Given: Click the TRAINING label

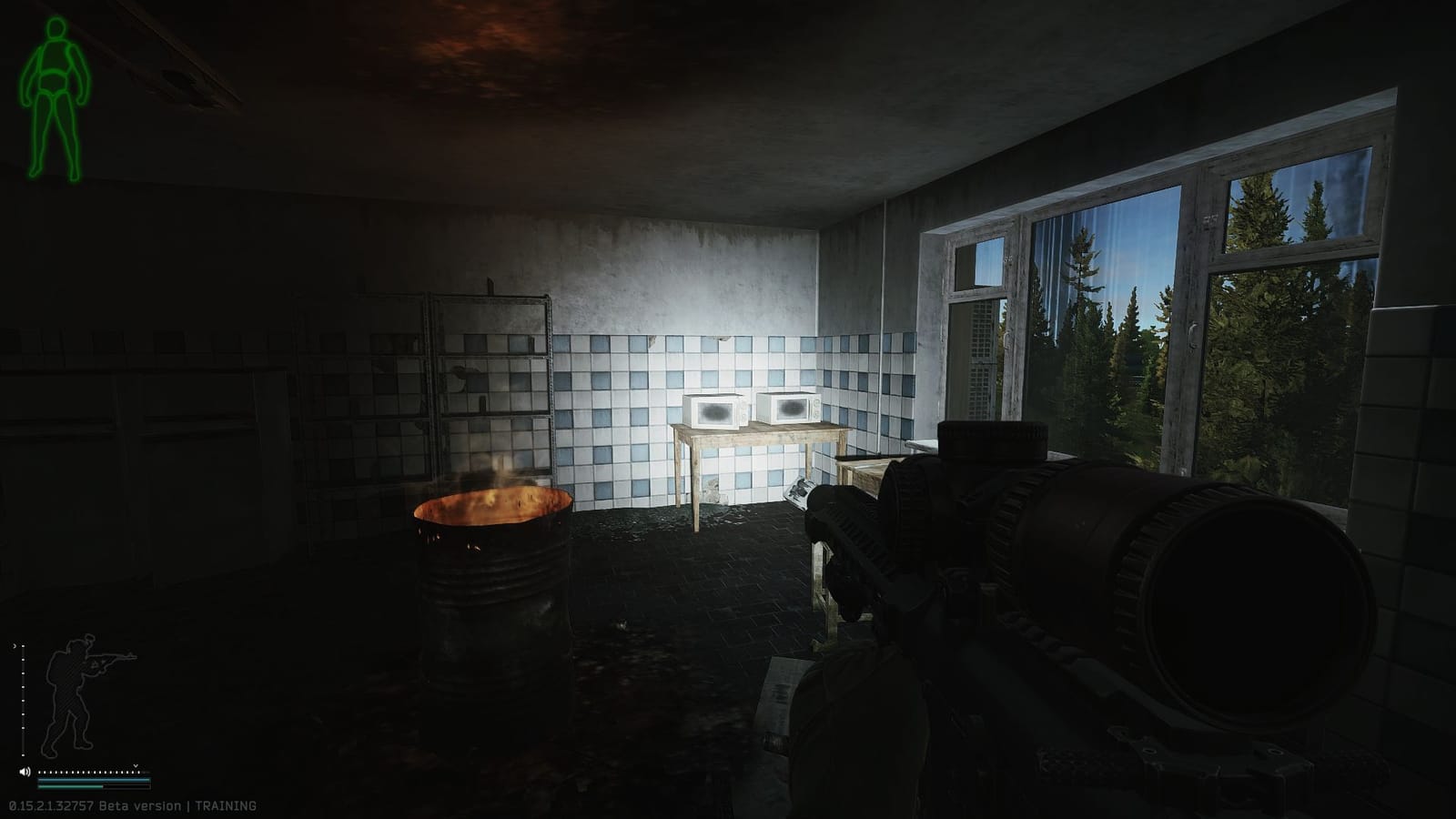Looking at the screenshot, I should 225,804.
